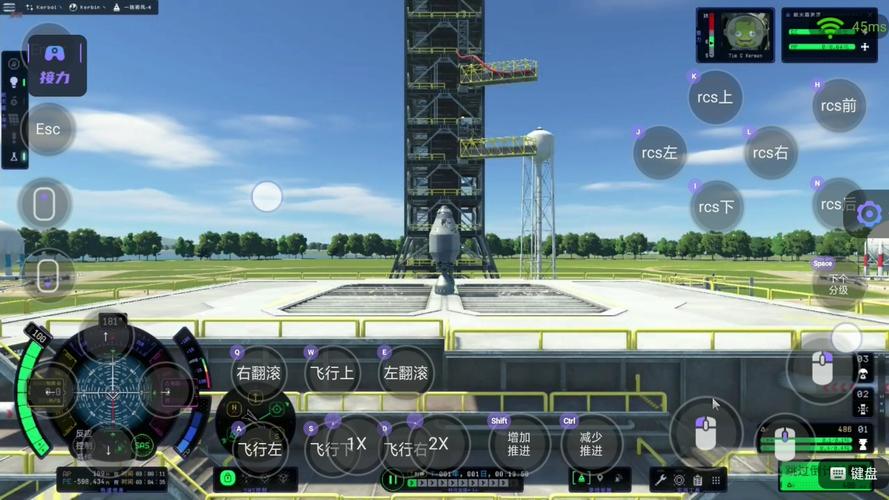
Task: Open the 接力 relay controller panel
Action: [x=55, y=65]
